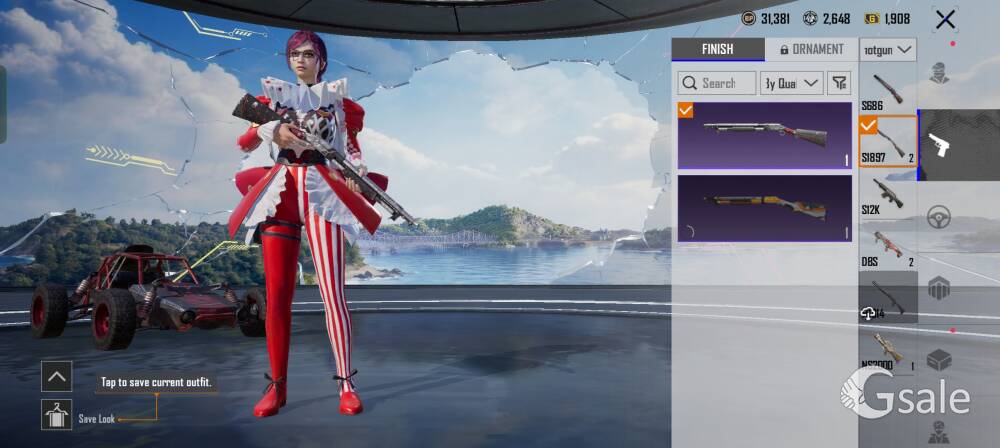Open the Shotgun weapon type dropdown
This screenshot has height=448, width=1000.
887,49
